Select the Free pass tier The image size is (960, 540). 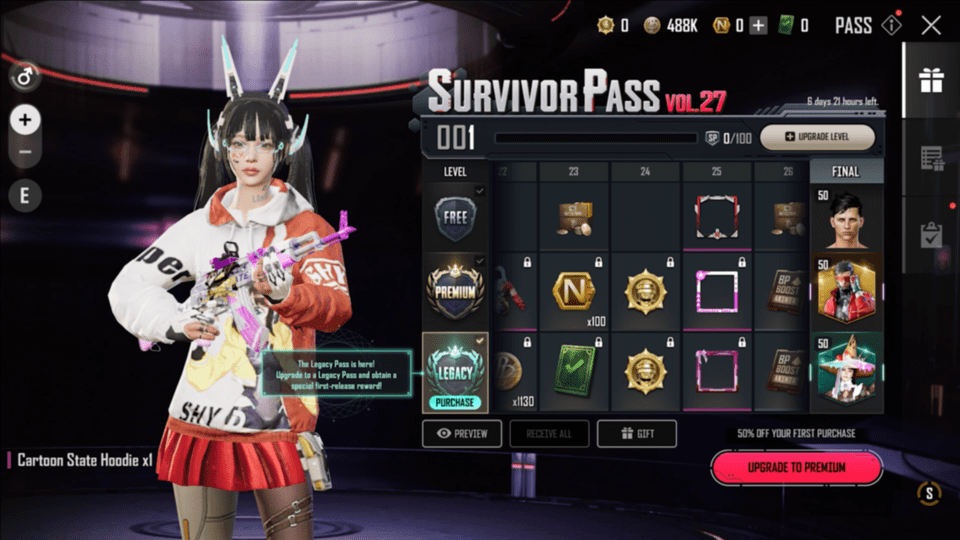point(455,216)
